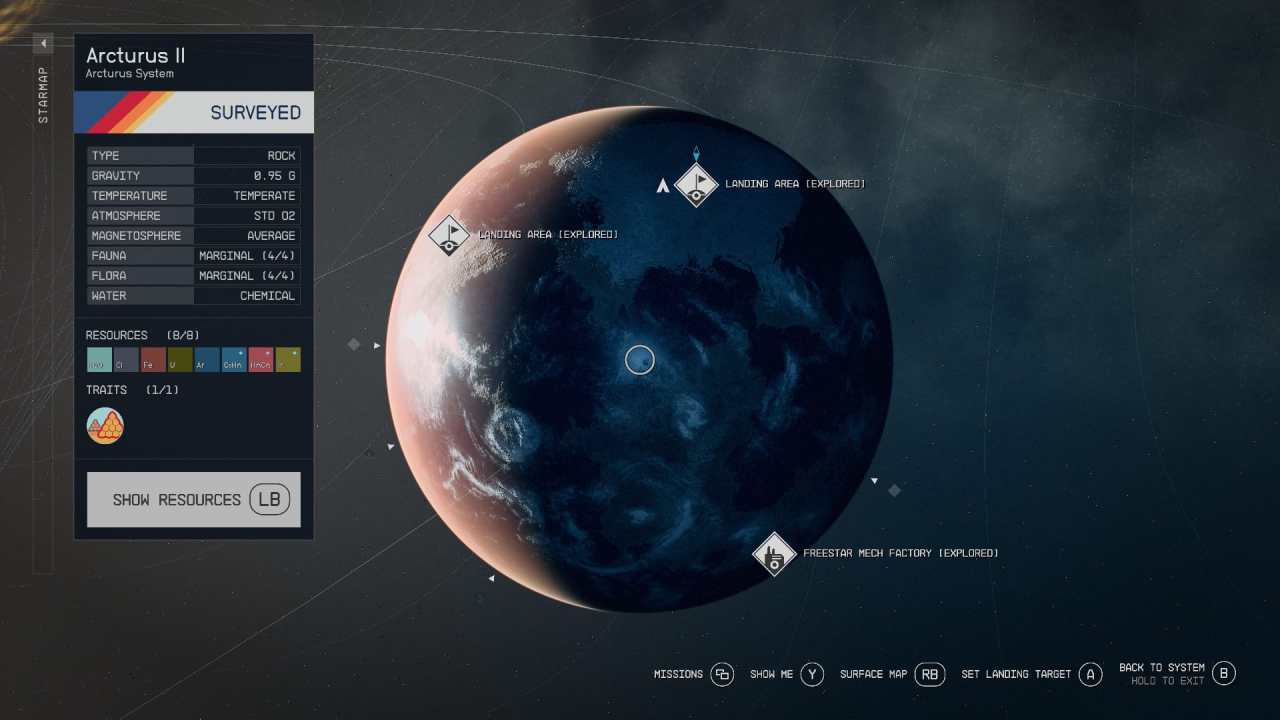1280x720 pixels.
Task: Select the Mountains trait icon under Traits
Action: (105, 425)
